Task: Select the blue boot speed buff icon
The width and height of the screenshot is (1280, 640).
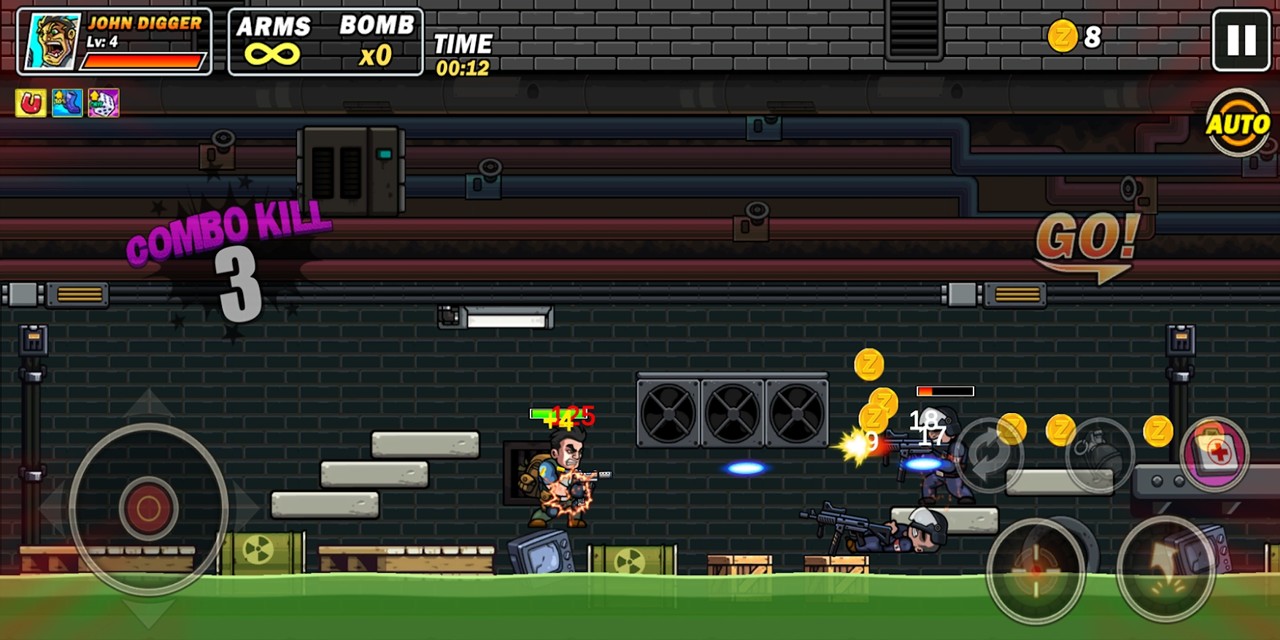Action: coord(67,103)
